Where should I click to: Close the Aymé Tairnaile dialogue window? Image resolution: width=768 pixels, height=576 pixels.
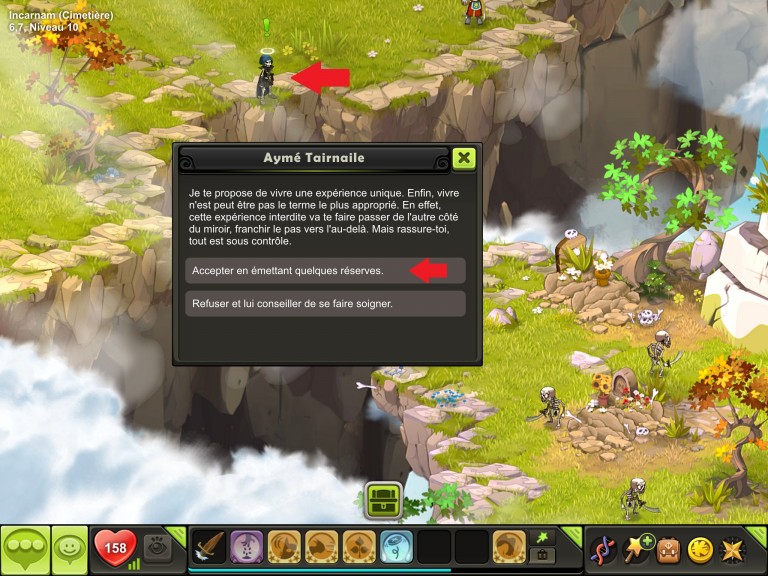[463, 158]
